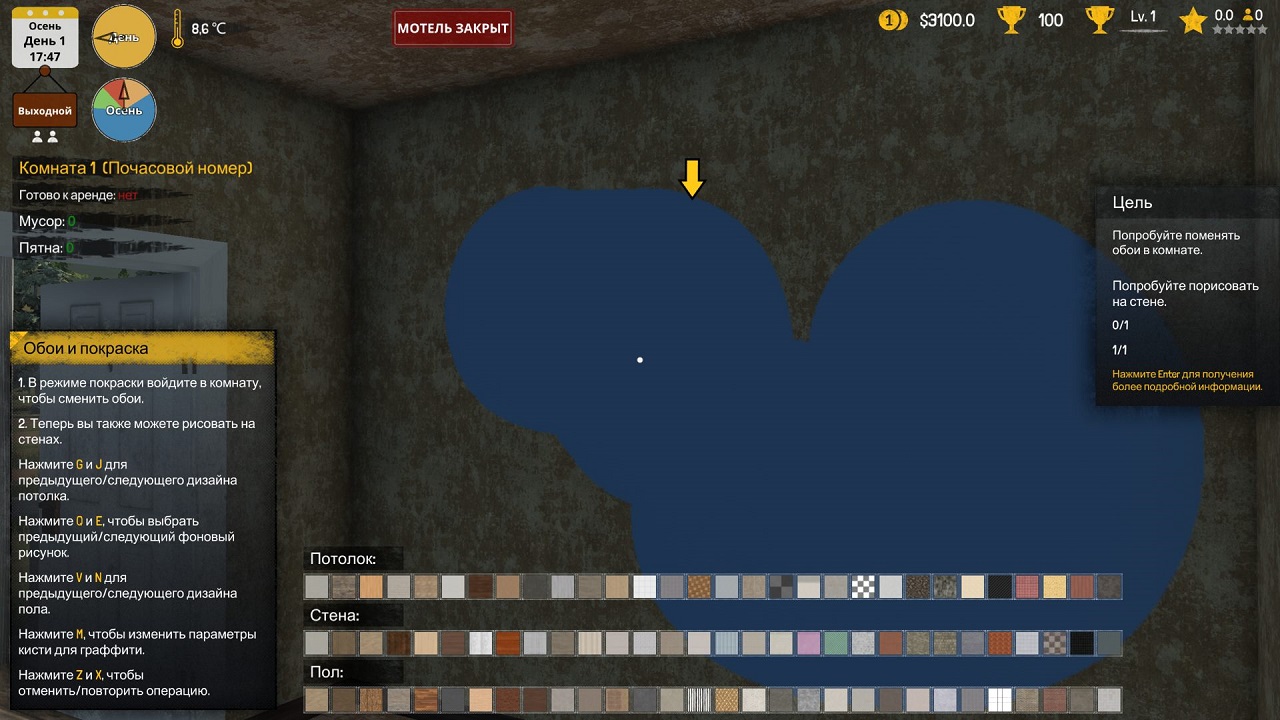The width and height of the screenshot is (1280, 720).
Task: Click the Выходной hanging sign
Action: point(44,108)
